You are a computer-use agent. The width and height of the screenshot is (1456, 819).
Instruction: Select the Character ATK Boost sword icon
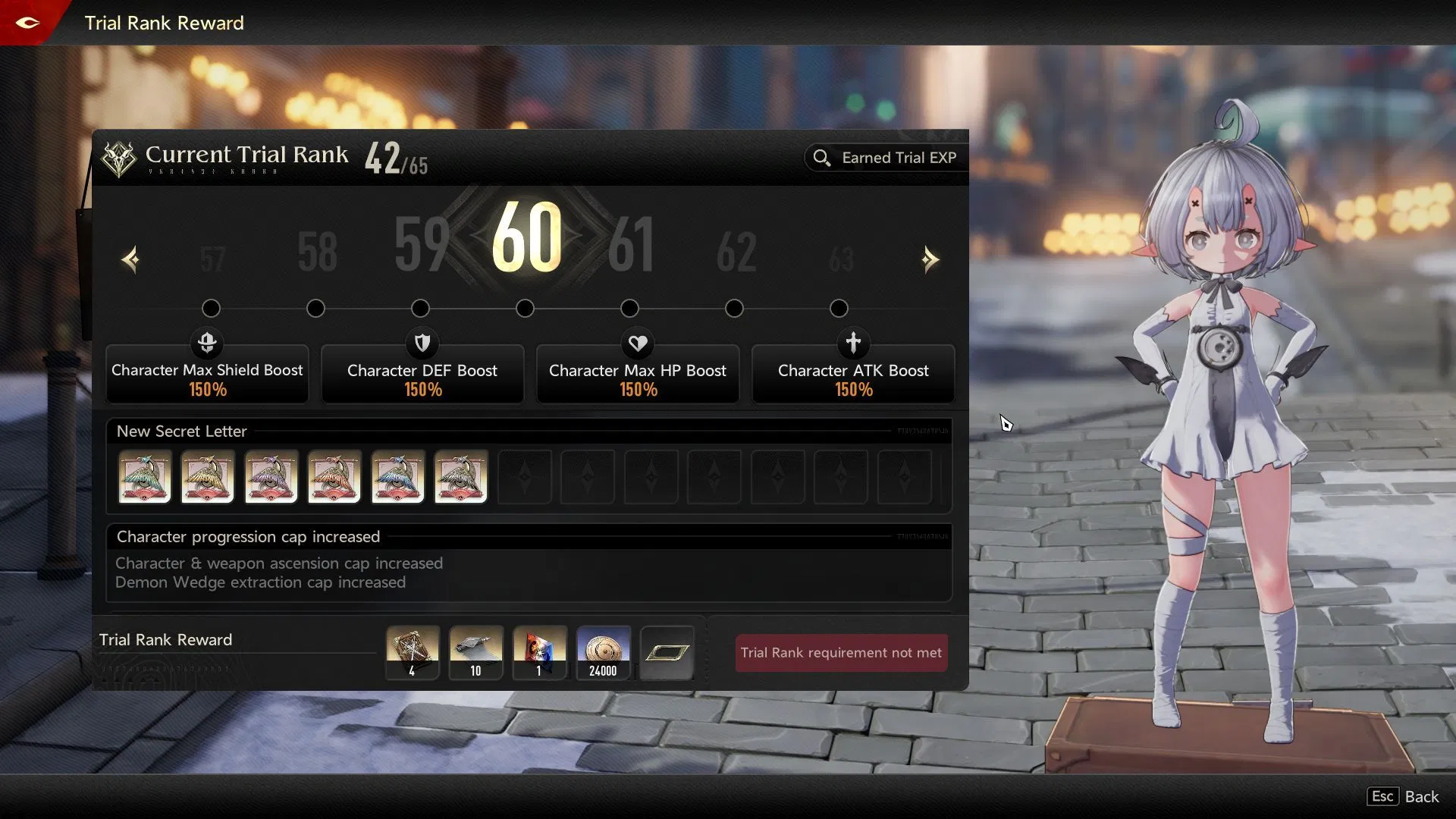tap(854, 343)
